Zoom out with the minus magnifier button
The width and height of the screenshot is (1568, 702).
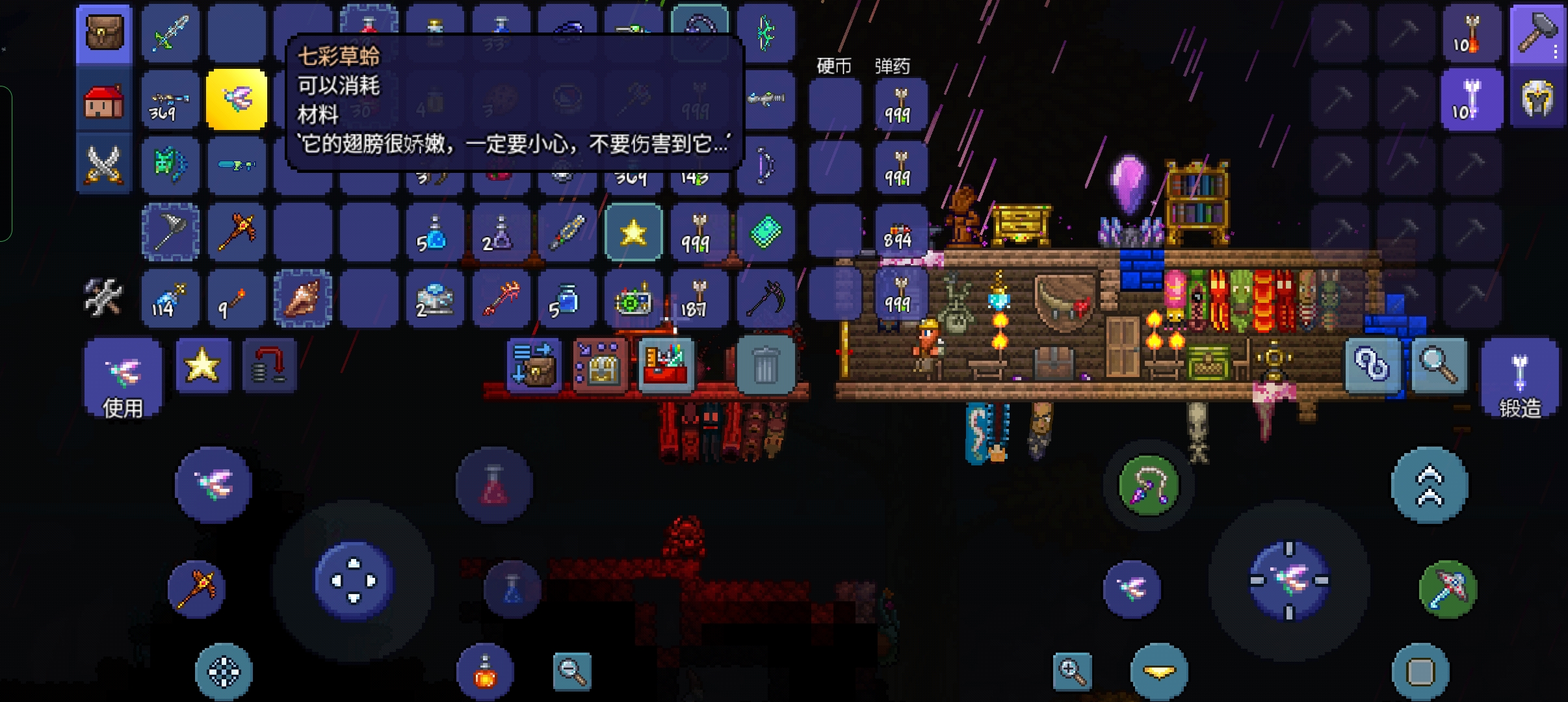click(572, 671)
